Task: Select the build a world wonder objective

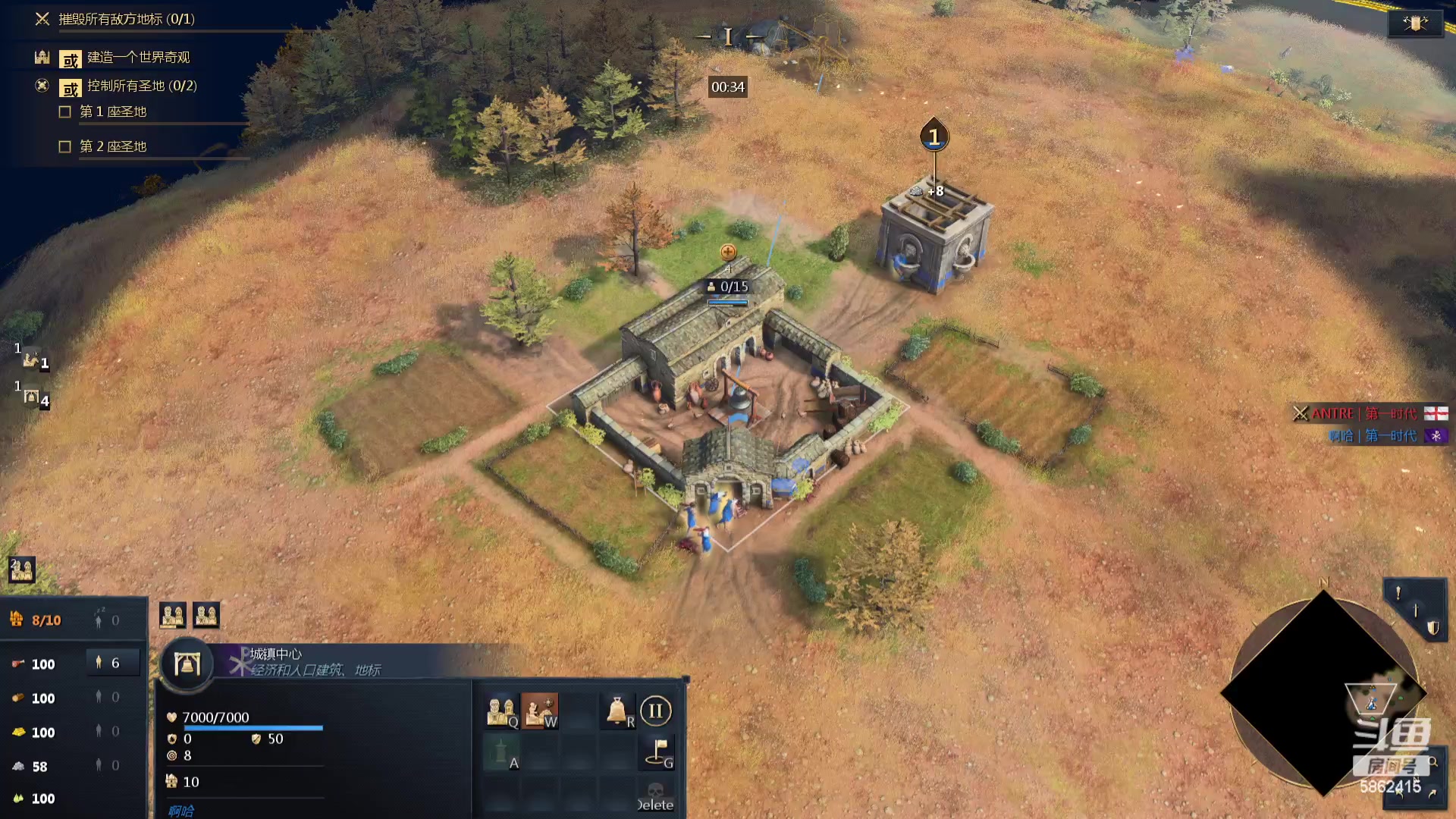Action: point(138,58)
